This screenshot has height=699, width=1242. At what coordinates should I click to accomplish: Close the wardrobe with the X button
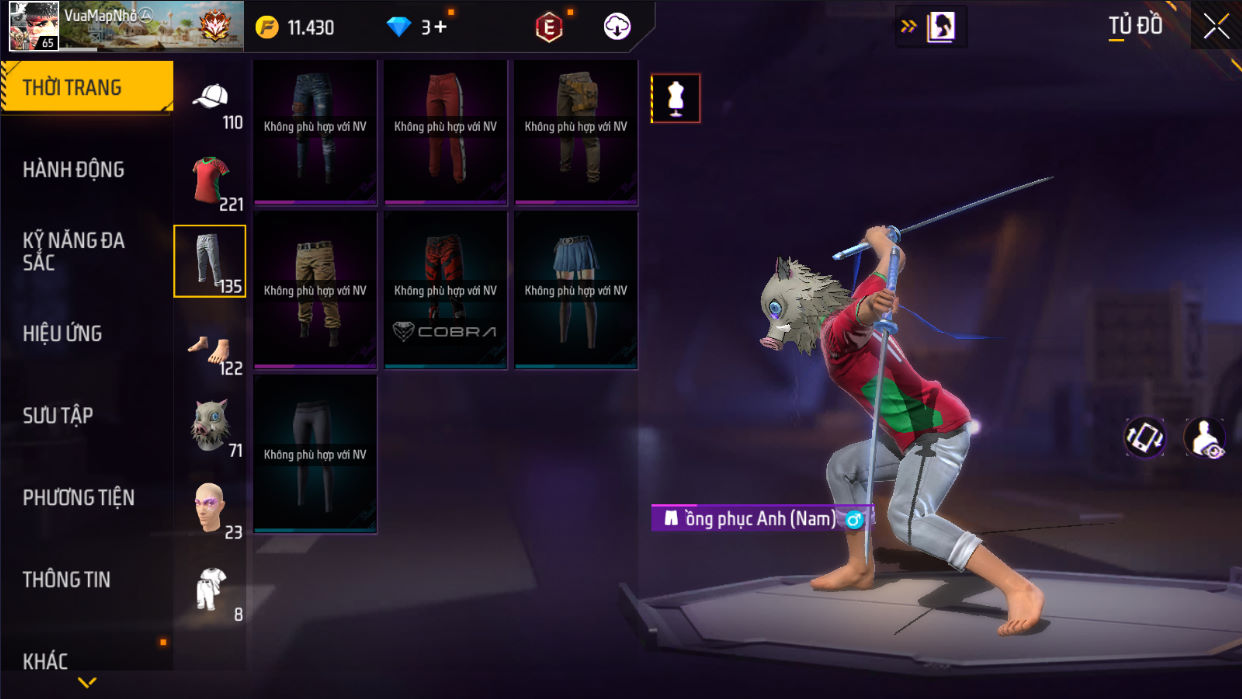coord(1216,27)
